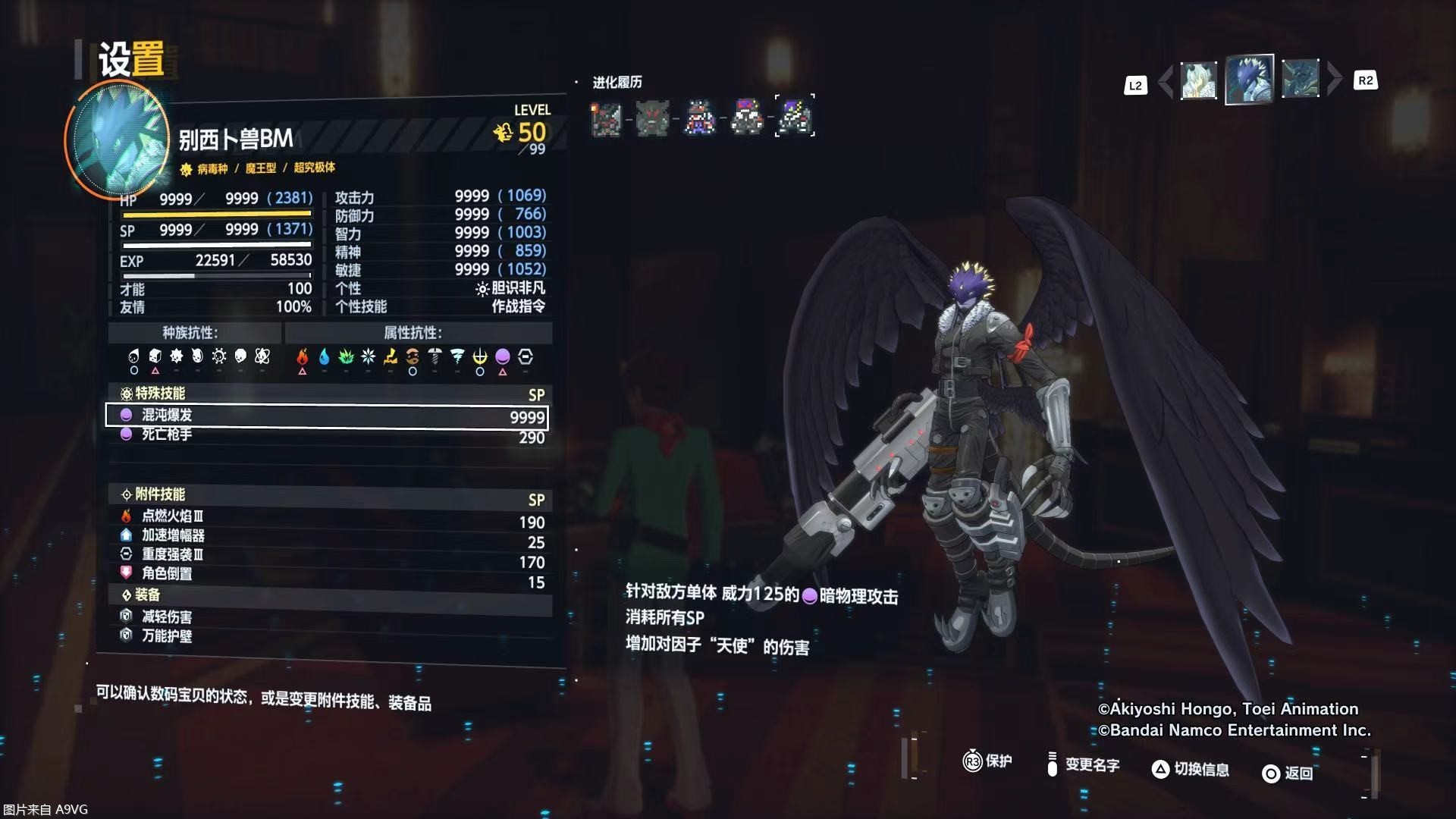
Task: Select the 点燃火焰Ⅲ attached skill
Action: coord(326,516)
